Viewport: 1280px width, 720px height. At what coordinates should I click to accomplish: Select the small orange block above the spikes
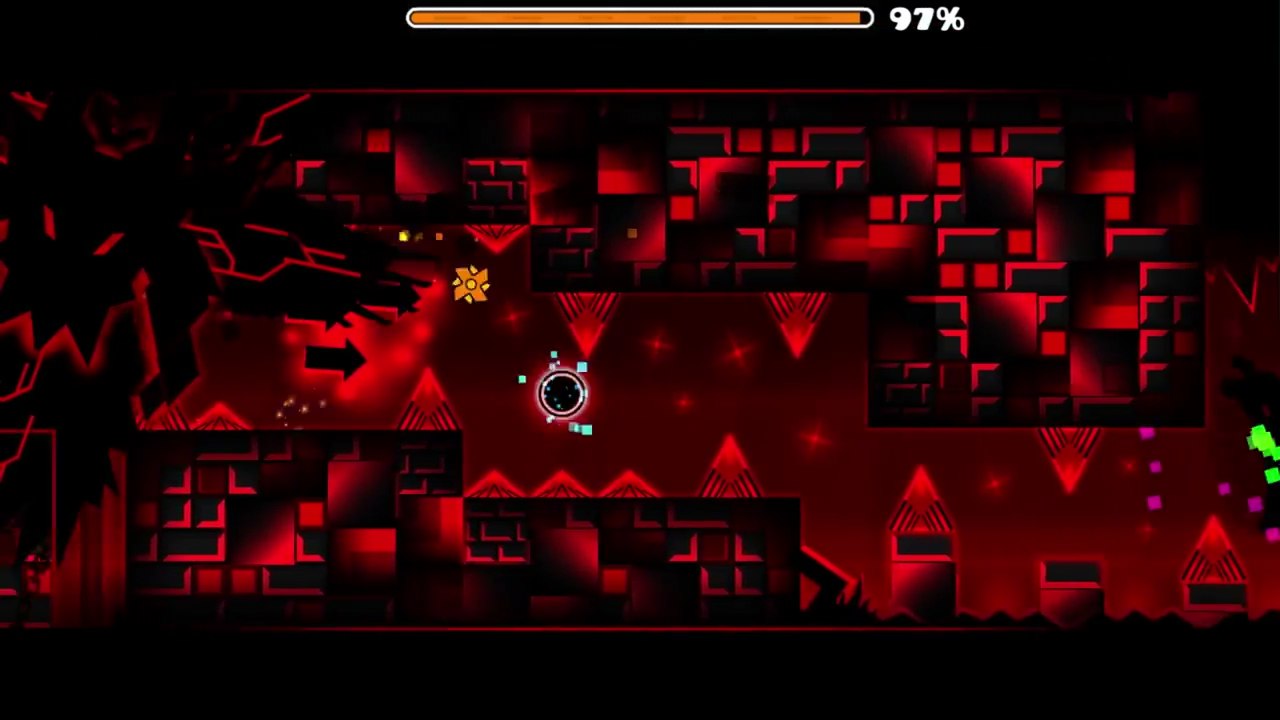pos(631,233)
